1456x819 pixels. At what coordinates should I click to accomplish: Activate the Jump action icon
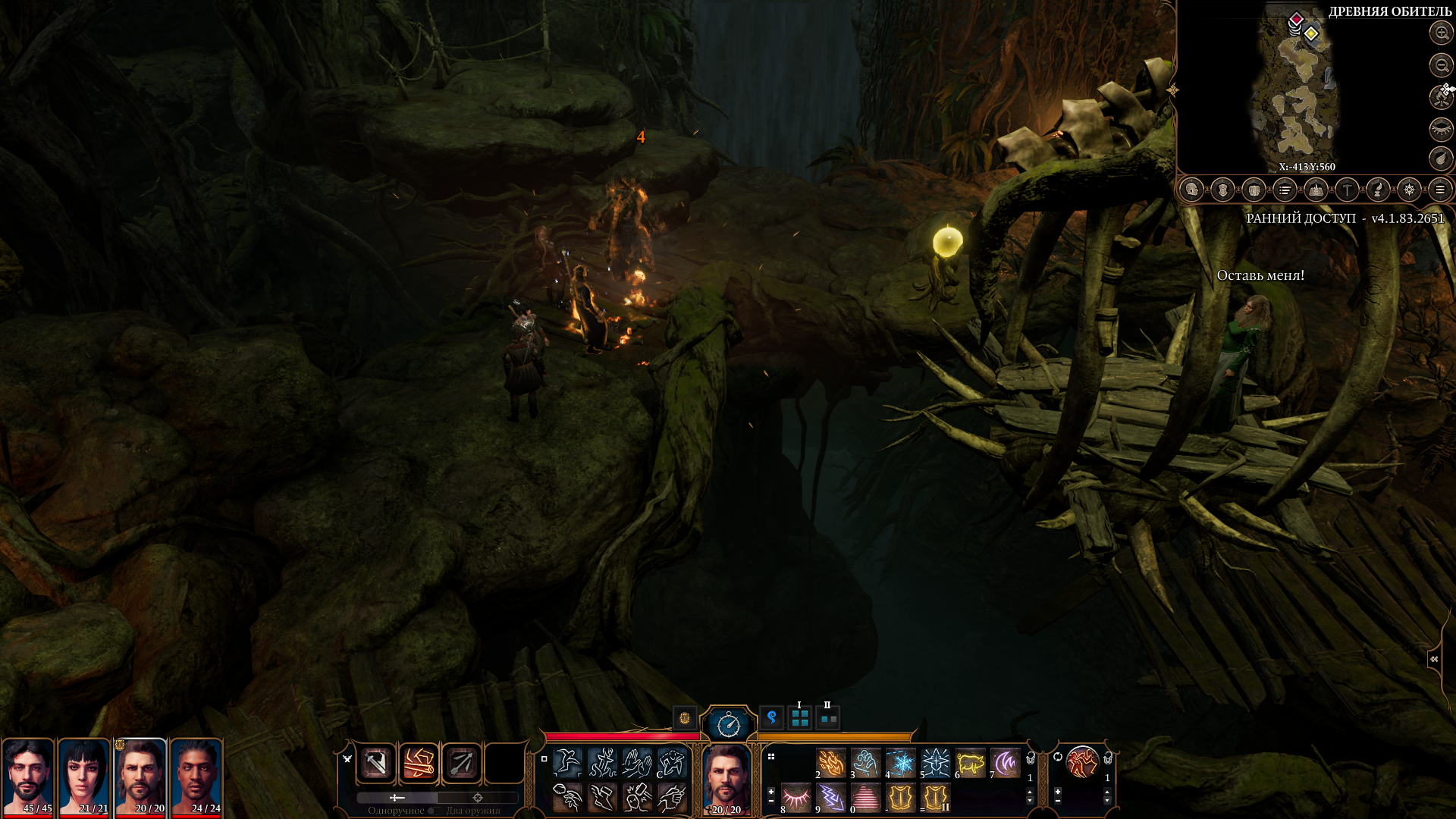(567, 763)
